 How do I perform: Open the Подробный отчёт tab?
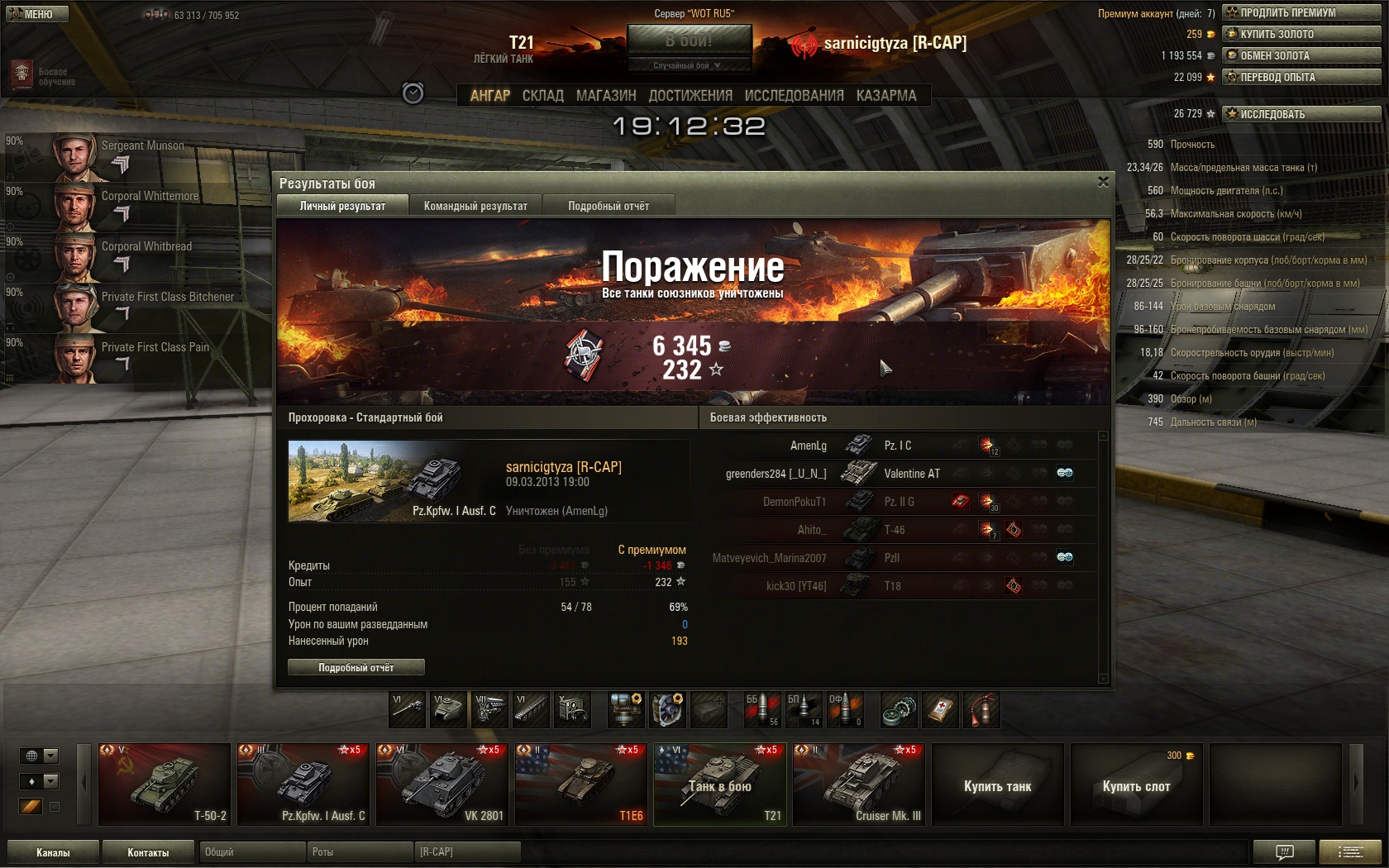[x=609, y=206]
